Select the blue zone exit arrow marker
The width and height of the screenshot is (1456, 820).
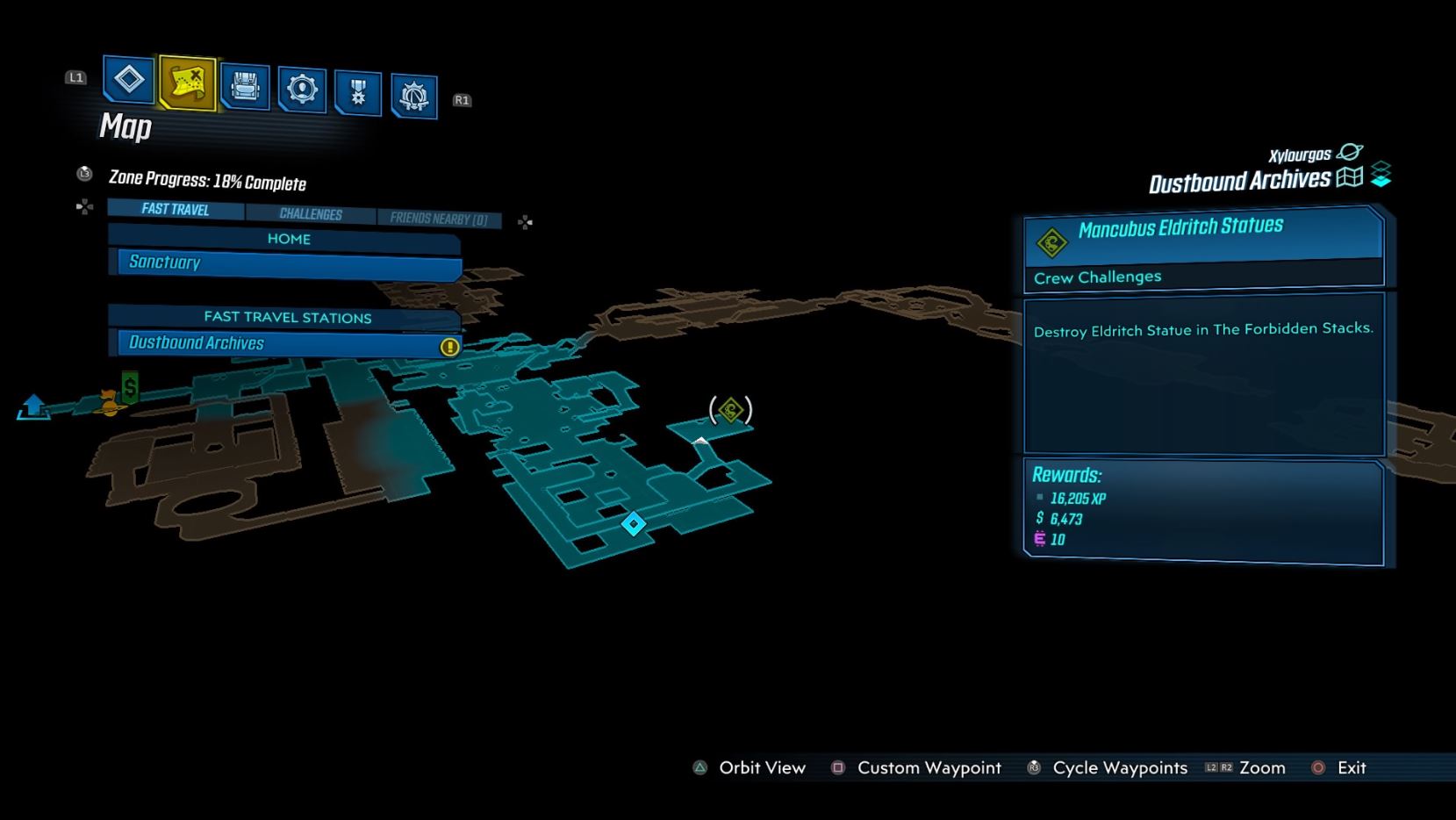[x=33, y=406]
